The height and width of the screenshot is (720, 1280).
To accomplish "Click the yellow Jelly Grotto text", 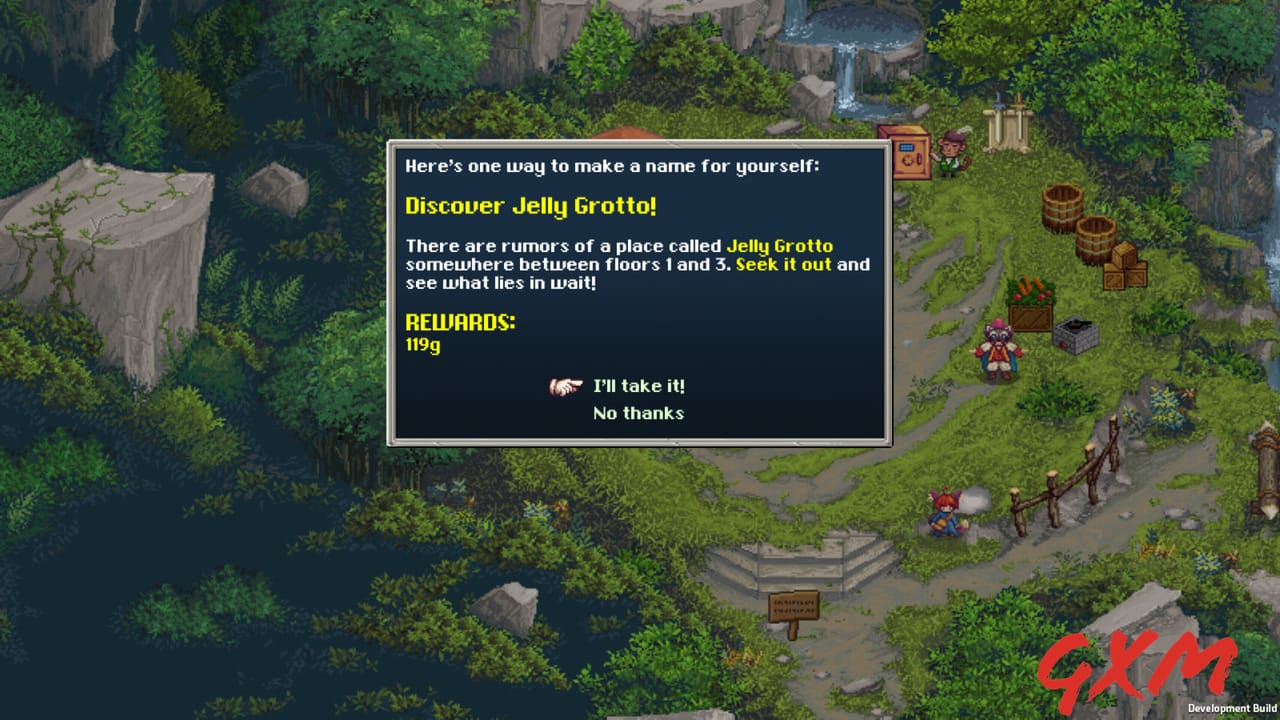I will point(781,245).
